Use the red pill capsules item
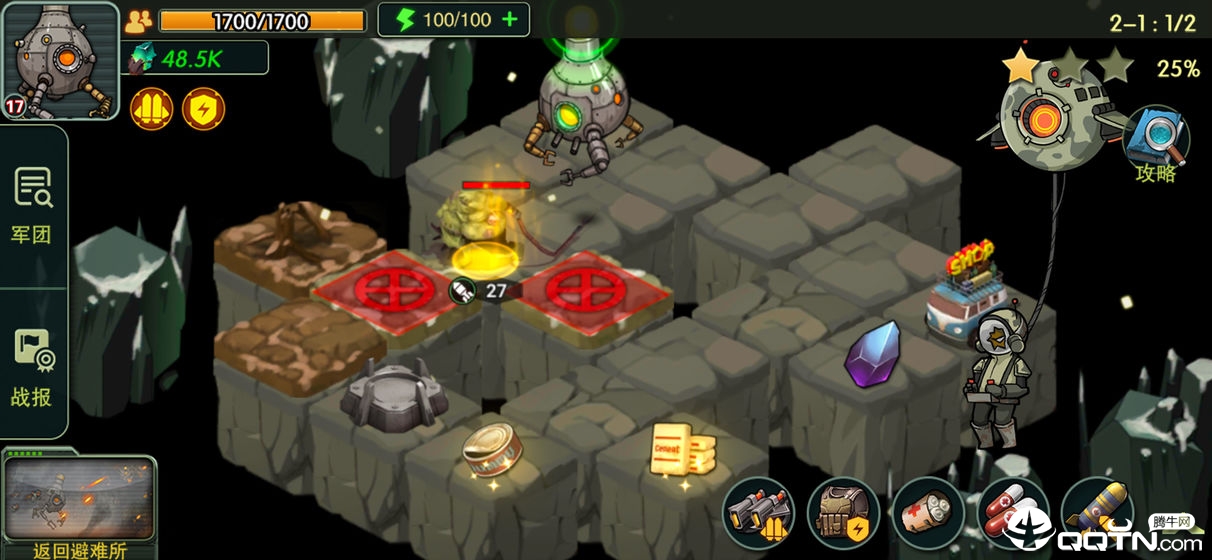The width and height of the screenshot is (1212, 560). point(1011,513)
